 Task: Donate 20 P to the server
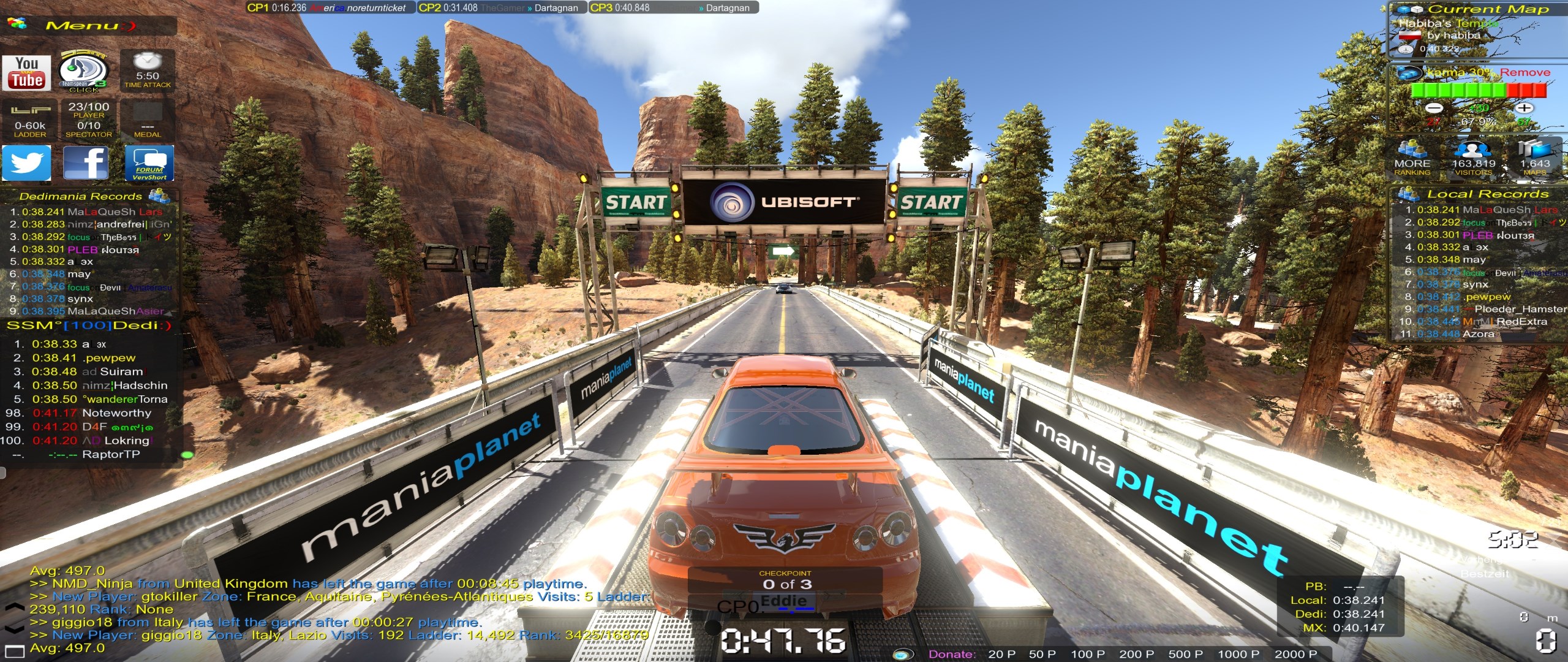(1001, 654)
